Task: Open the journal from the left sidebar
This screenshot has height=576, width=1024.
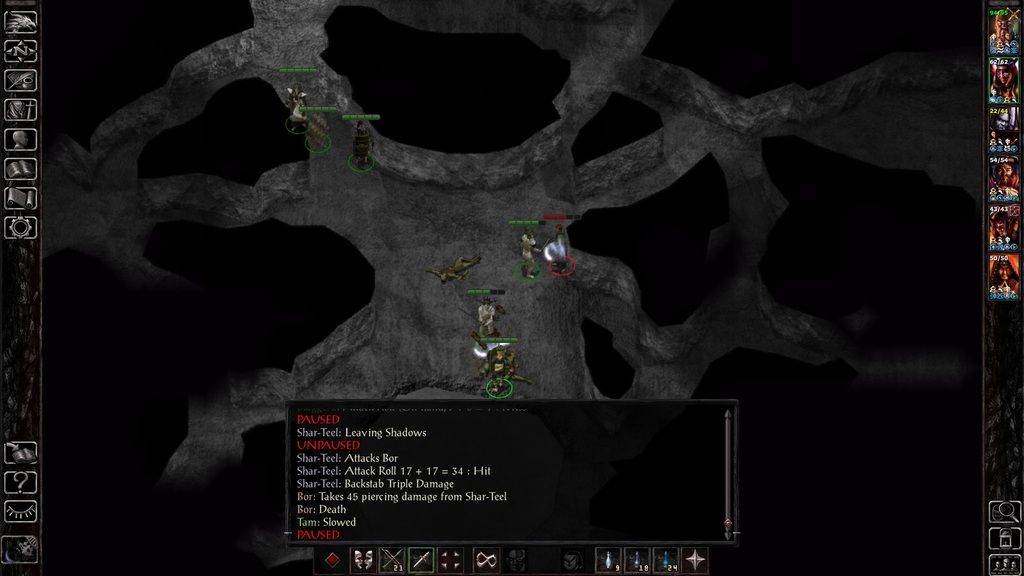Action: point(20,78)
